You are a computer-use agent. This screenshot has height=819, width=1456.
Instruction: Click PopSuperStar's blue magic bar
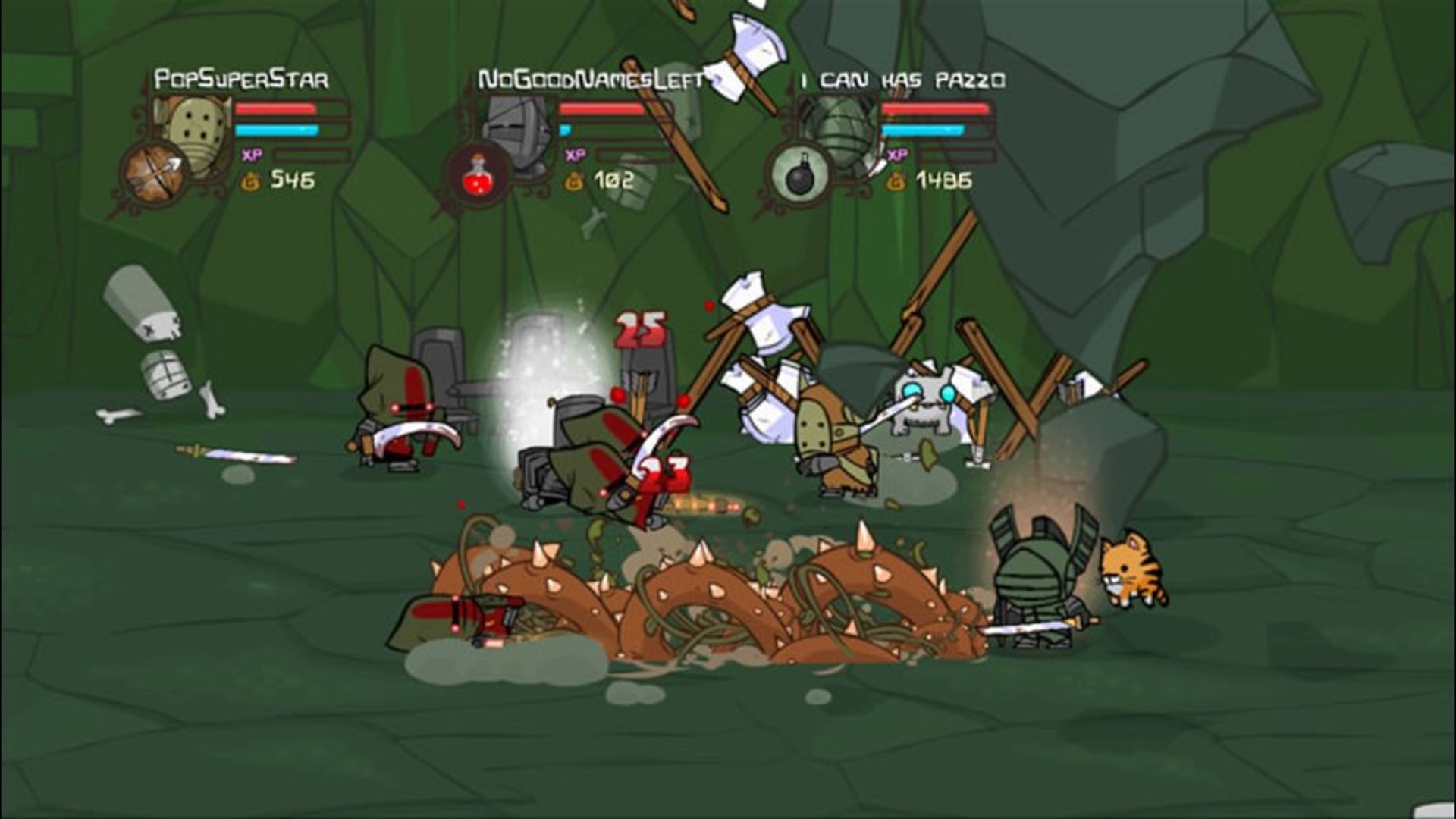coord(277,130)
